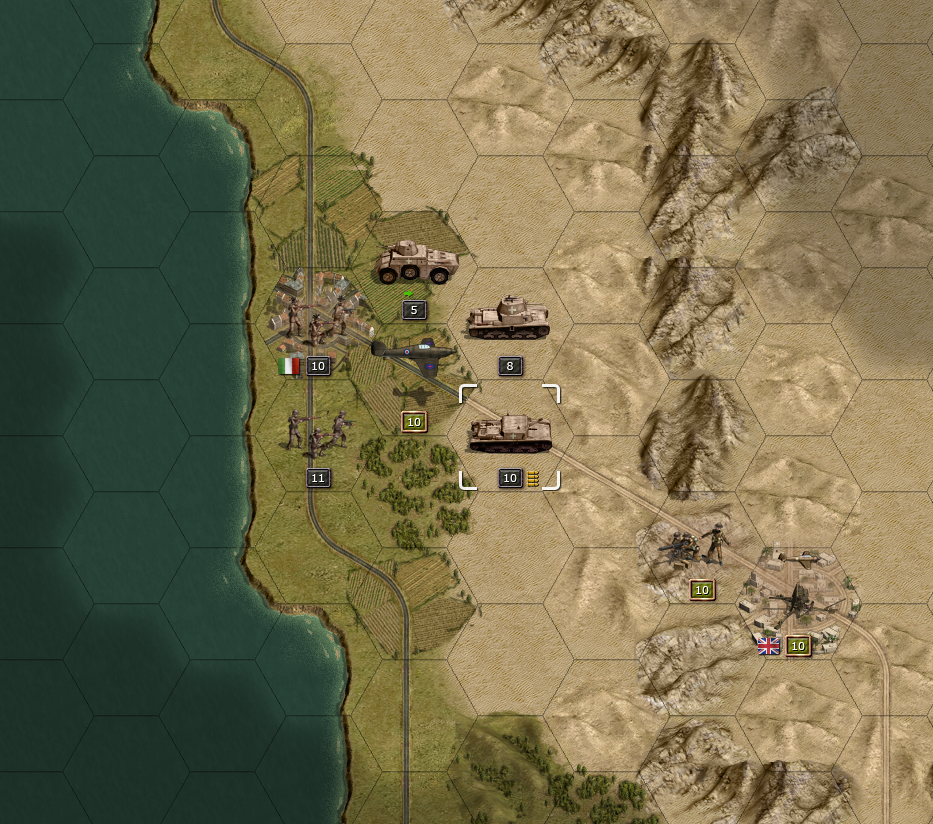Click the highlighted tank inside the selection brackets

coord(510,433)
